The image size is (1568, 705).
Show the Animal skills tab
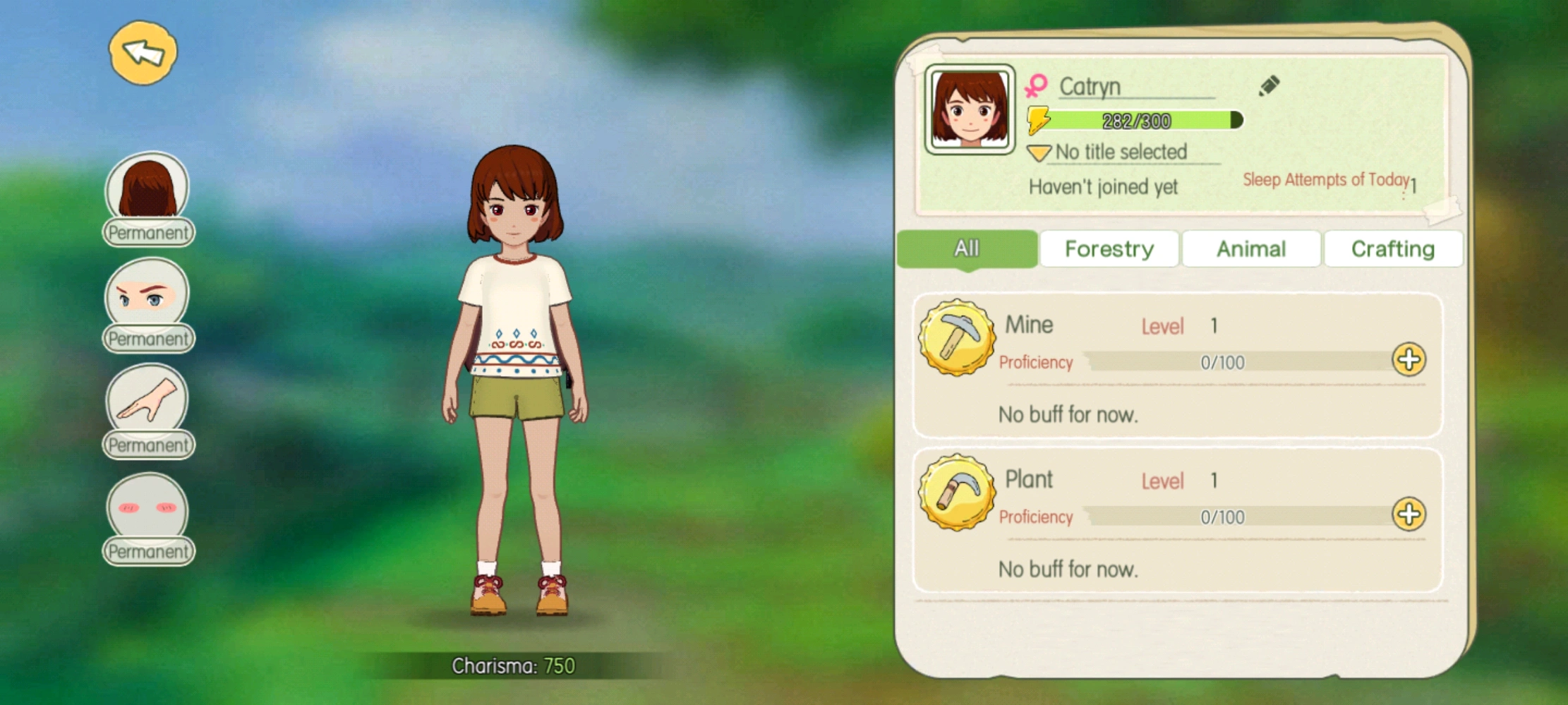(1250, 248)
